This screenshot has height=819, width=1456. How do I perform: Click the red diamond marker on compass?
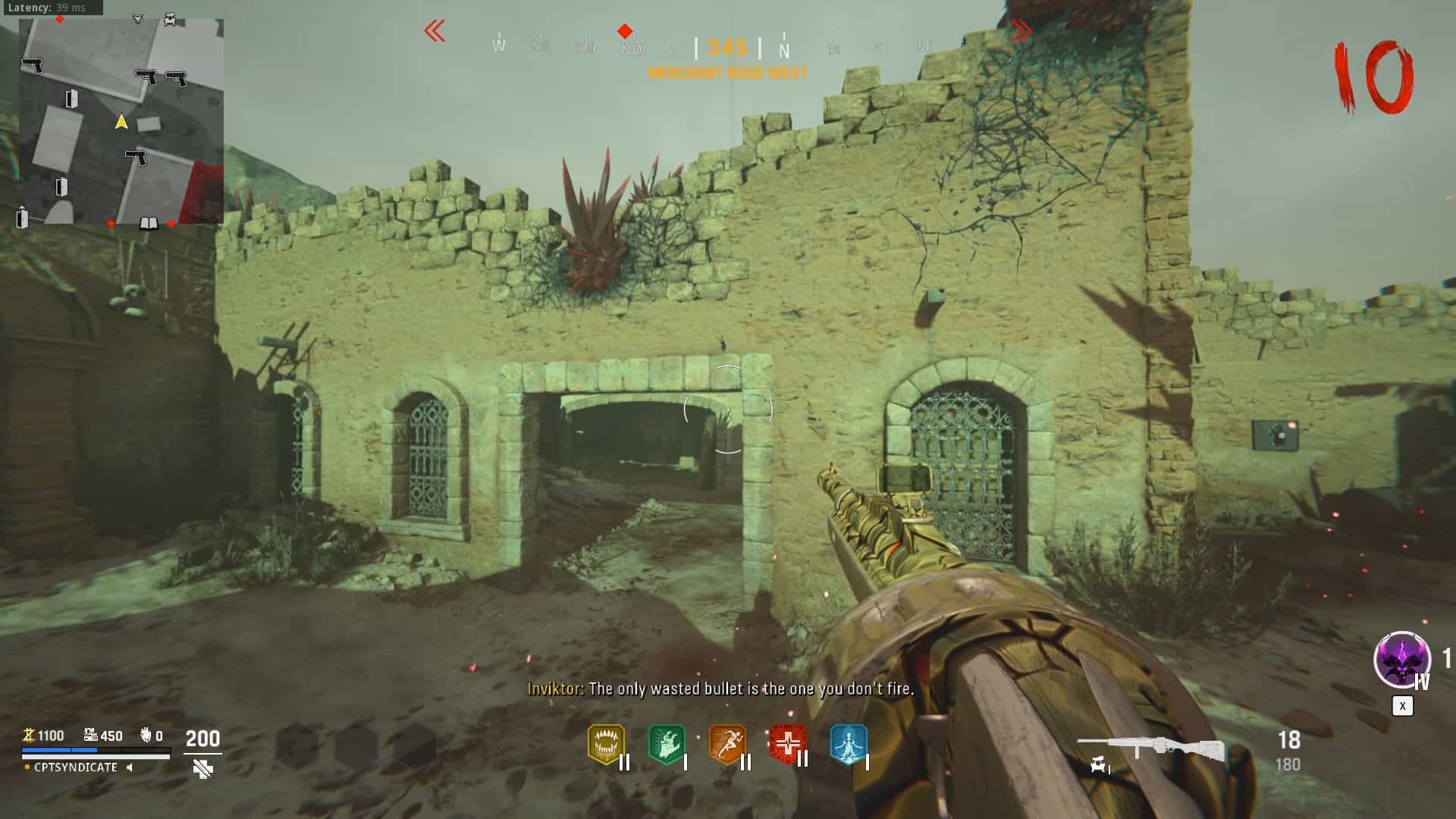coord(625,31)
